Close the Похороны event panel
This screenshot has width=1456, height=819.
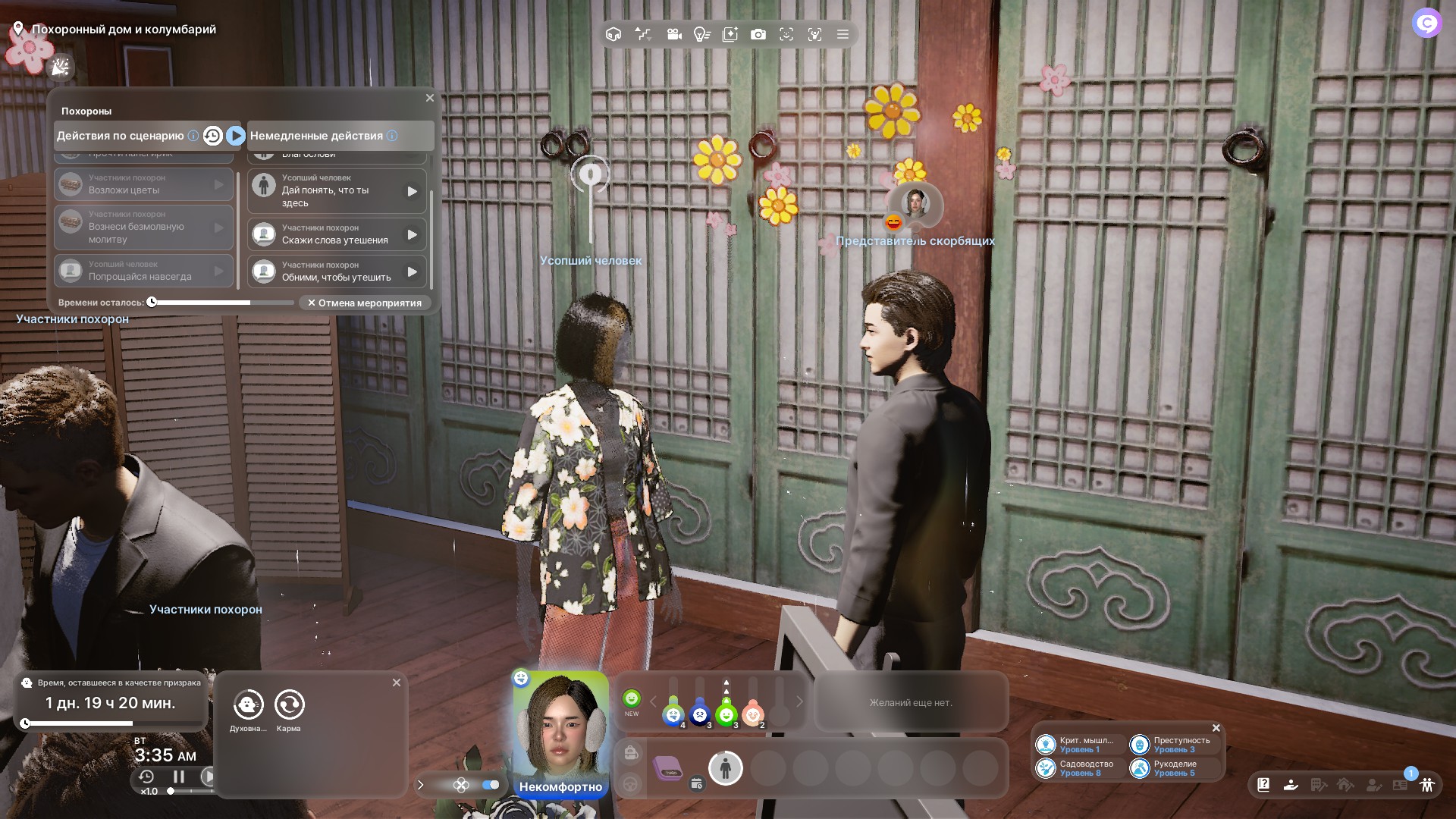(x=430, y=98)
